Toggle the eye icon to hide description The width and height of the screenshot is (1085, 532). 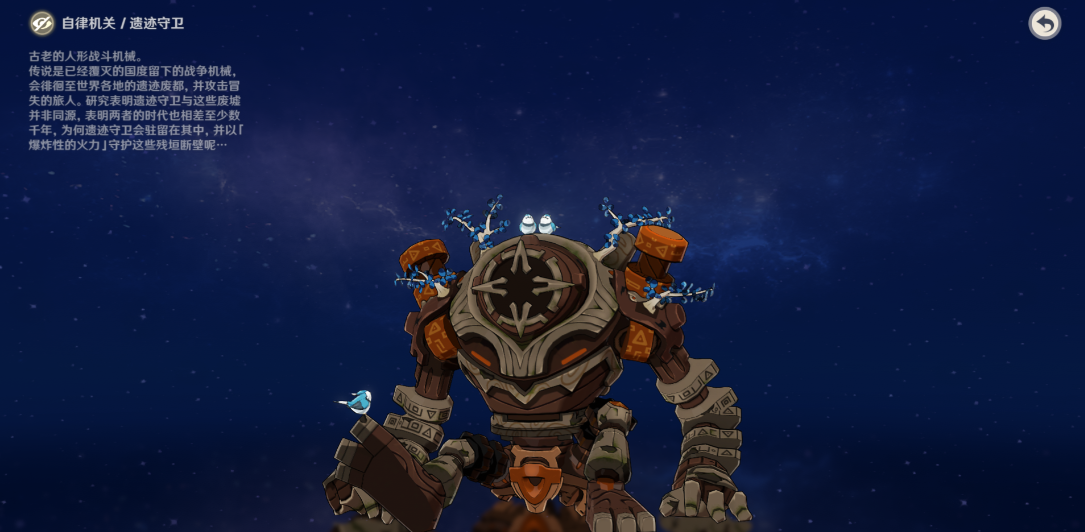coord(42,23)
